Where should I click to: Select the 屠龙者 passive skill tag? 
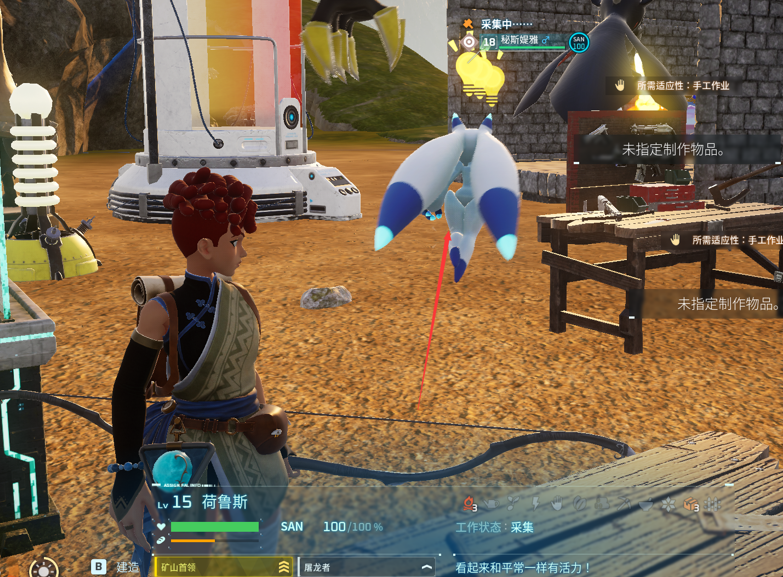(367, 567)
